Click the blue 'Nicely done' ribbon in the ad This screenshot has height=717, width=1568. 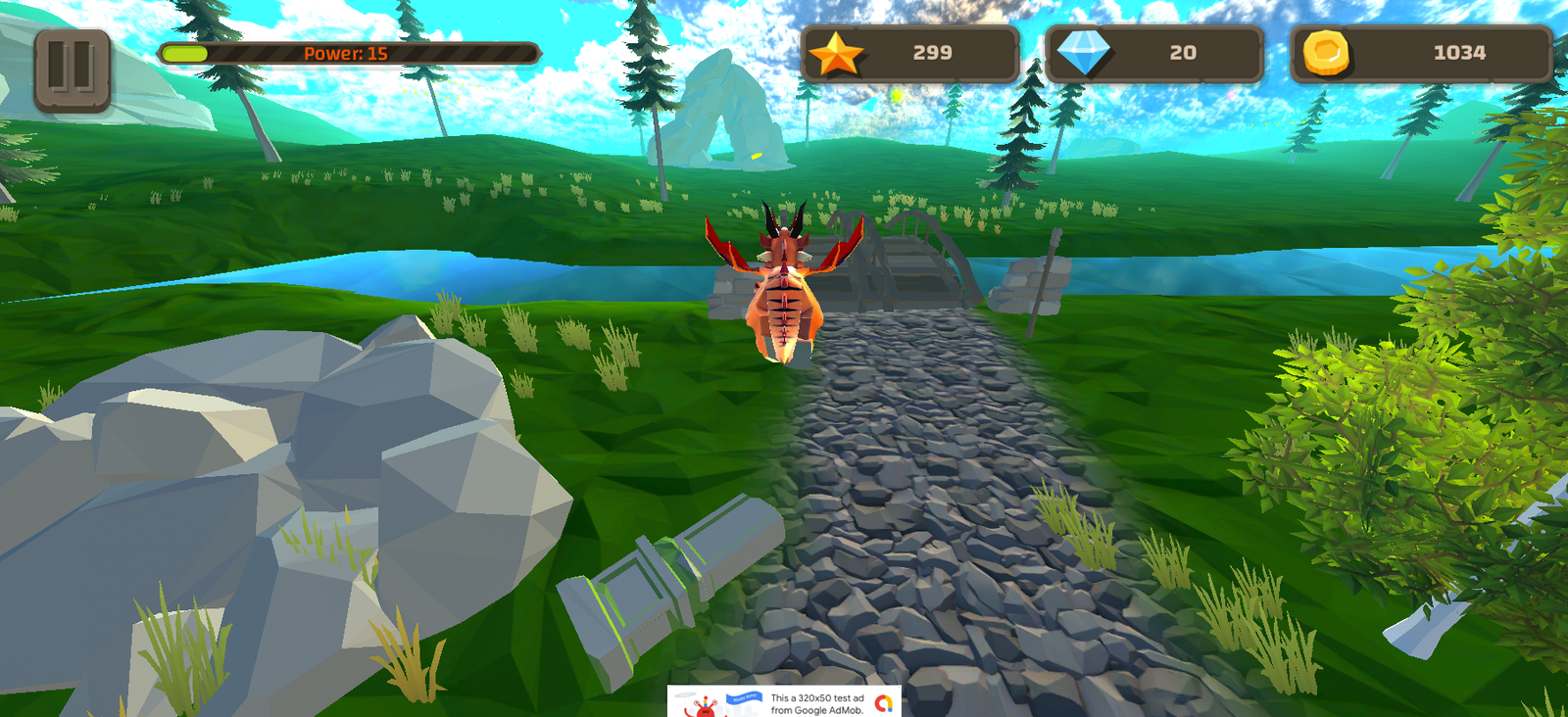pyautogui.click(x=744, y=698)
